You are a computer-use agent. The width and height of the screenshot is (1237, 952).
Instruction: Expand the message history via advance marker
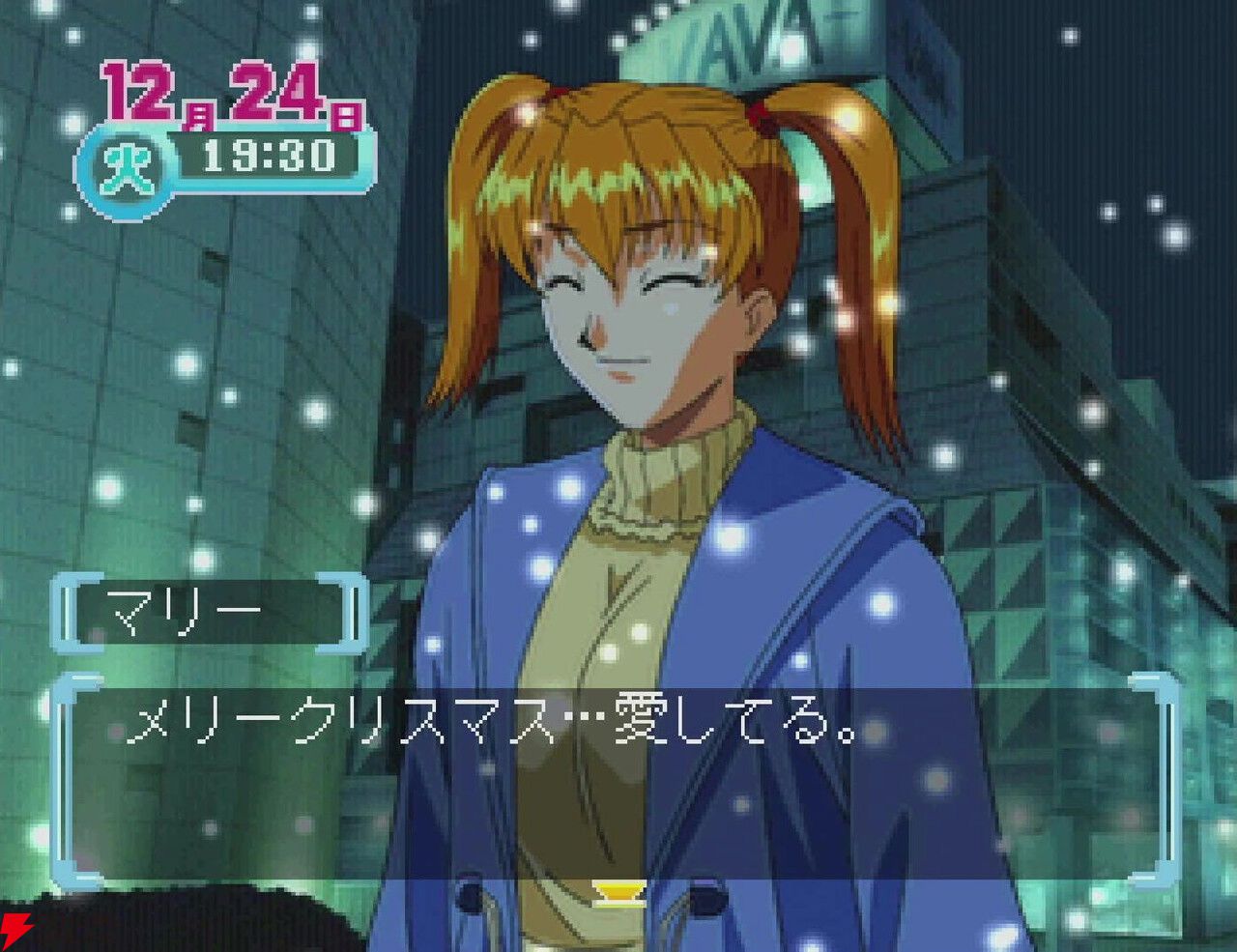(619, 894)
